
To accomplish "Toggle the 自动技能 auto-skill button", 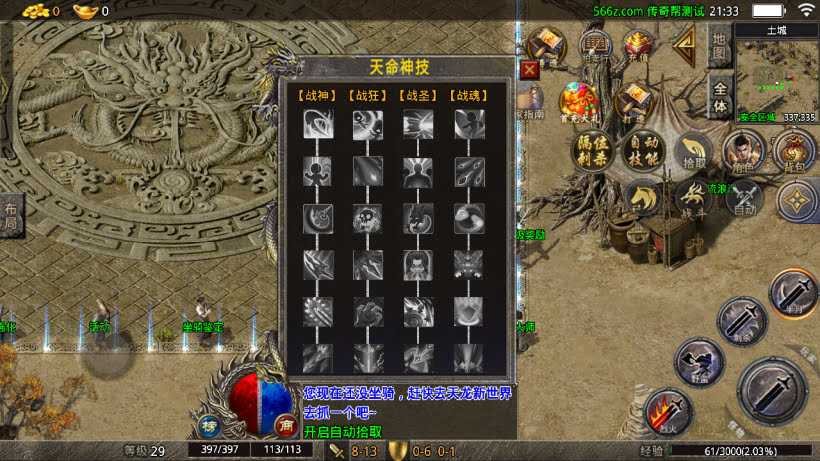I will tap(641, 152).
